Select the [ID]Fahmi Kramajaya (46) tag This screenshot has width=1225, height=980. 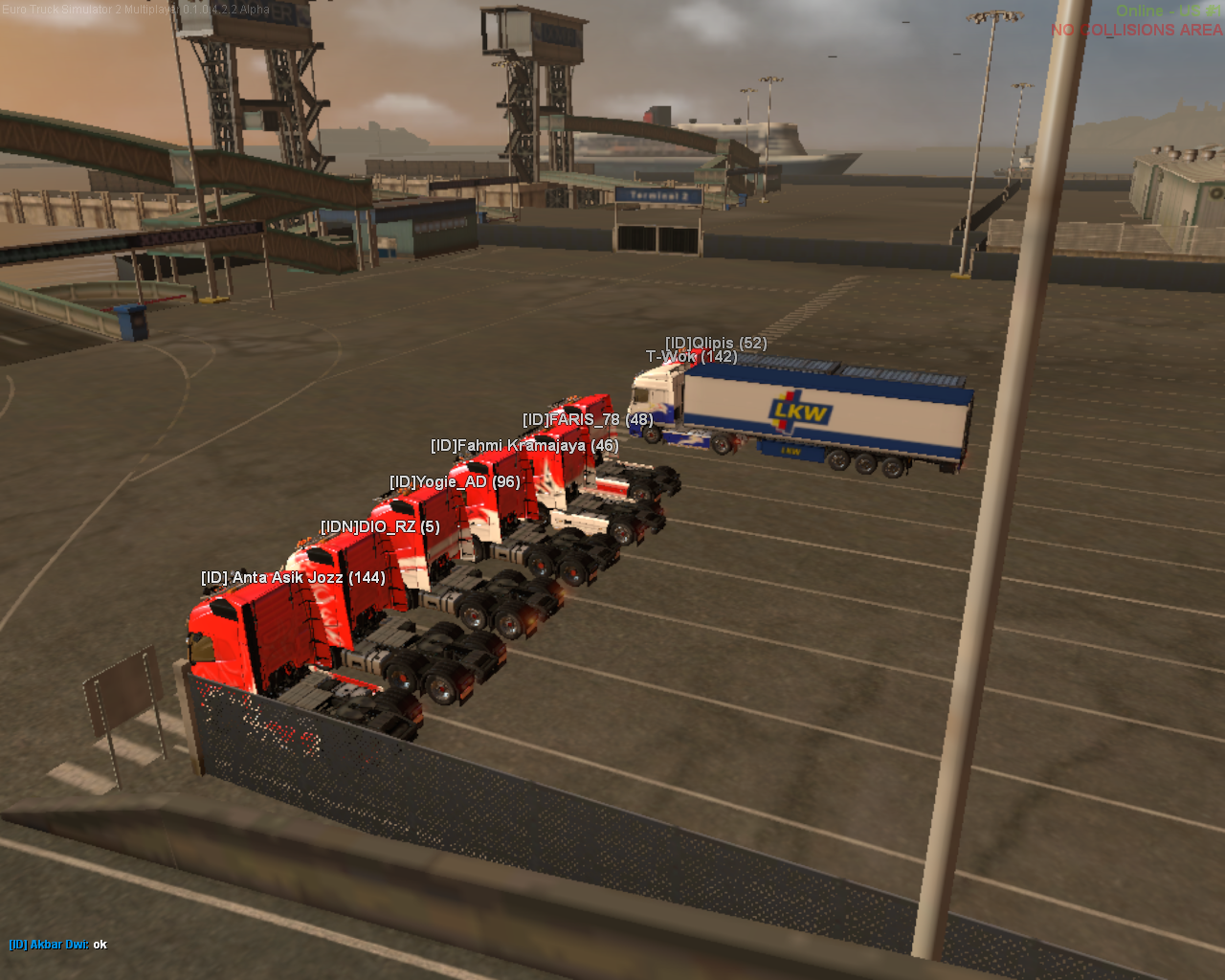(524, 446)
